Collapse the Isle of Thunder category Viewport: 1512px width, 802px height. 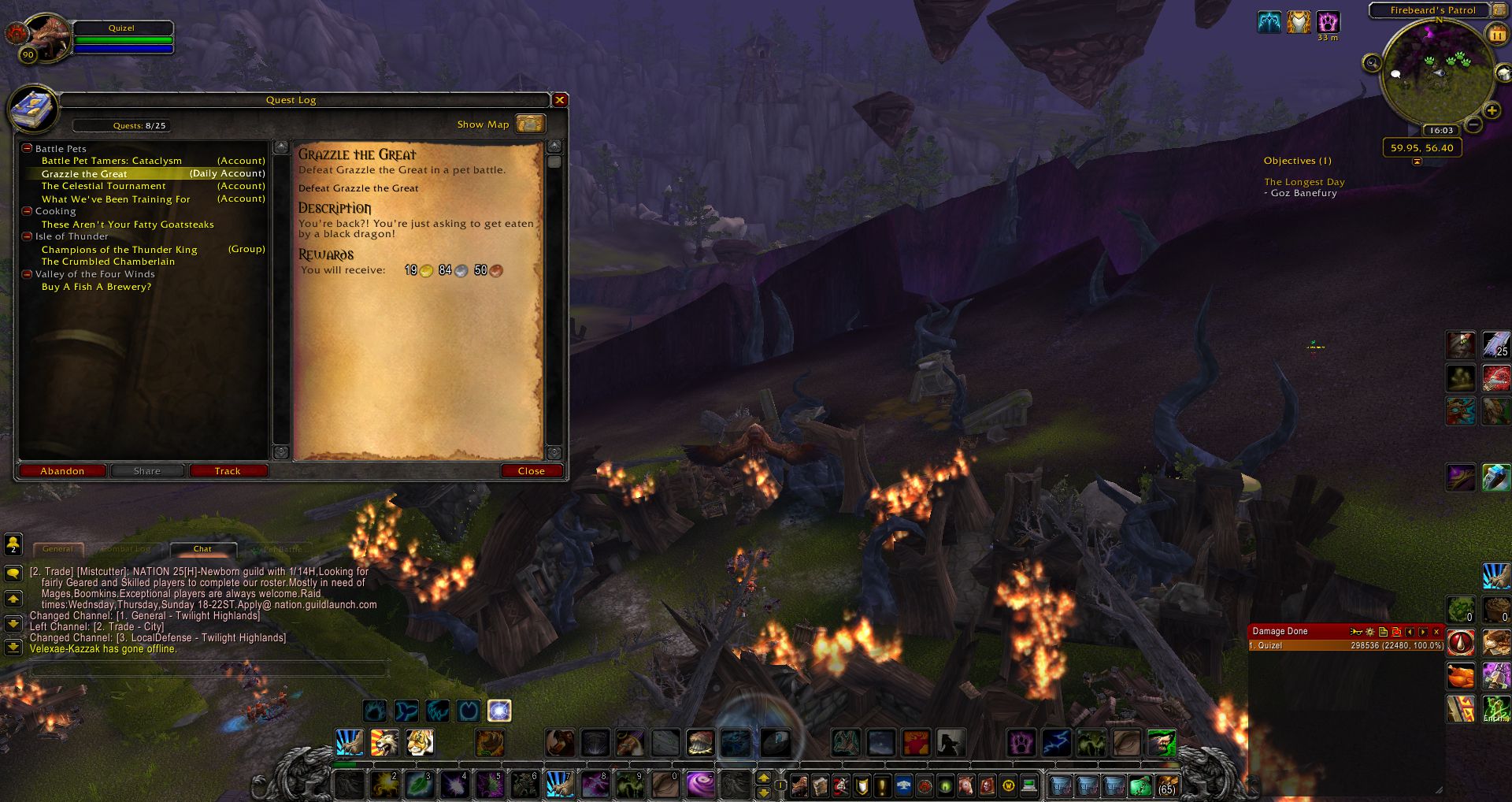(x=27, y=236)
